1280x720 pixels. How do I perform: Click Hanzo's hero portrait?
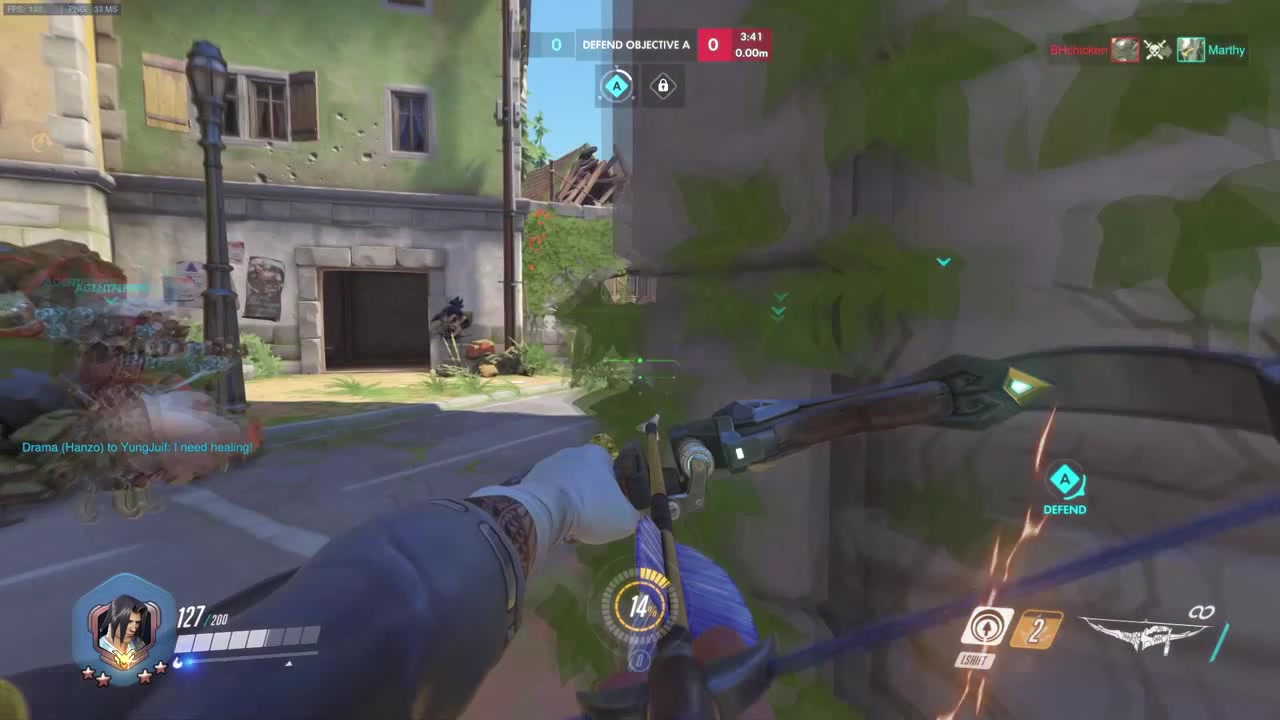122,625
